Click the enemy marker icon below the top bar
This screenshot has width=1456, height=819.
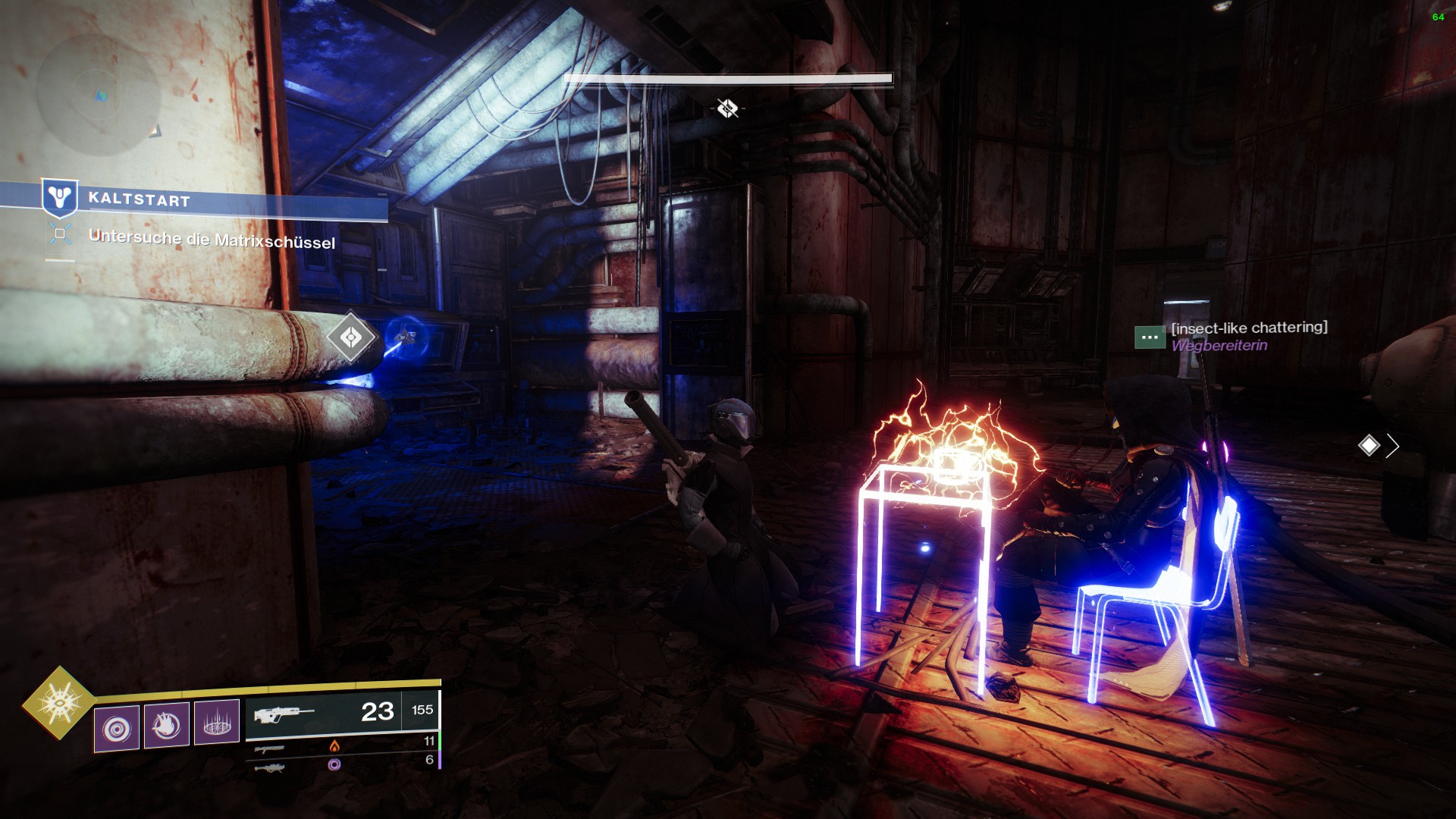(727, 108)
